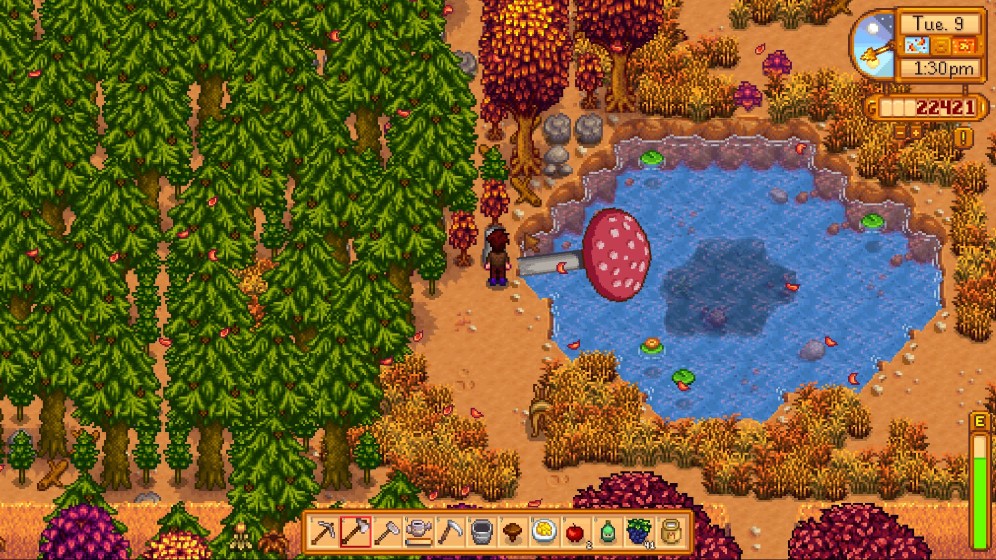Select the red apple stack

573,531
